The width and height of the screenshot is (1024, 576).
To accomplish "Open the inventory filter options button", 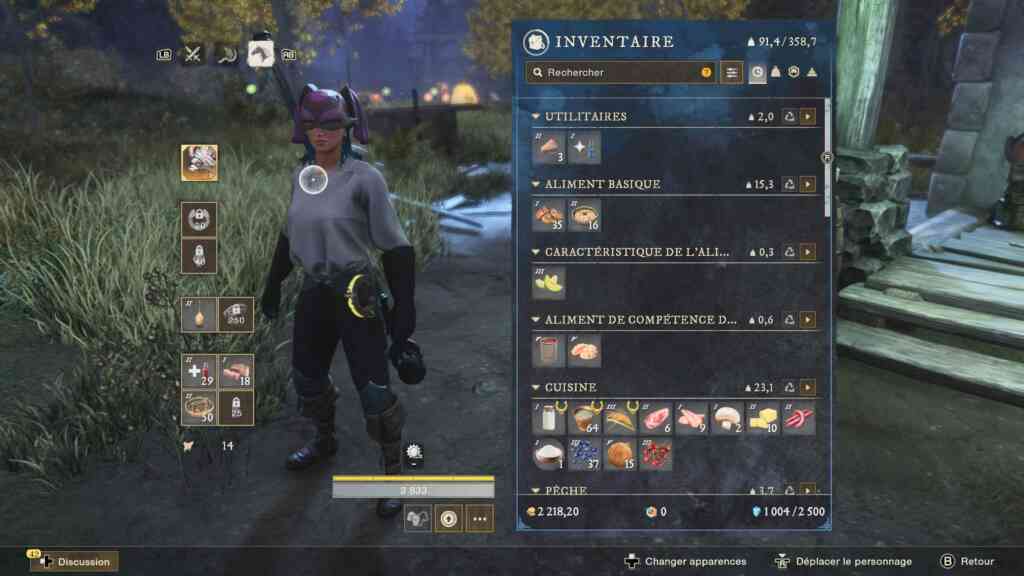I will pos(733,73).
